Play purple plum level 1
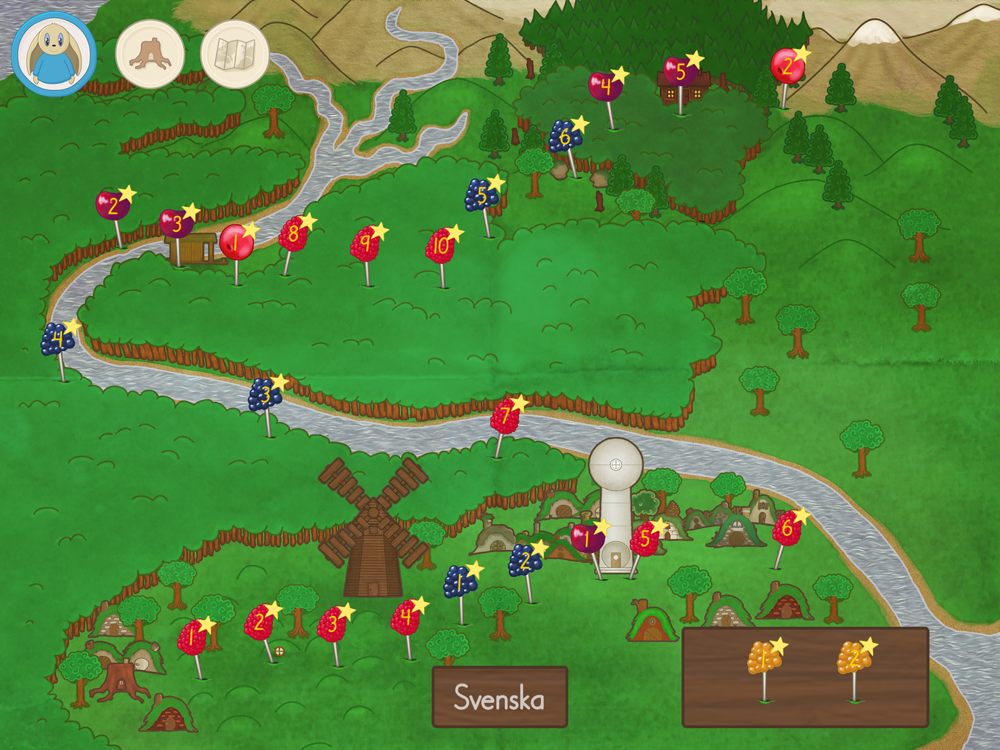Screen dimensions: 1000x750 [588, 537]
